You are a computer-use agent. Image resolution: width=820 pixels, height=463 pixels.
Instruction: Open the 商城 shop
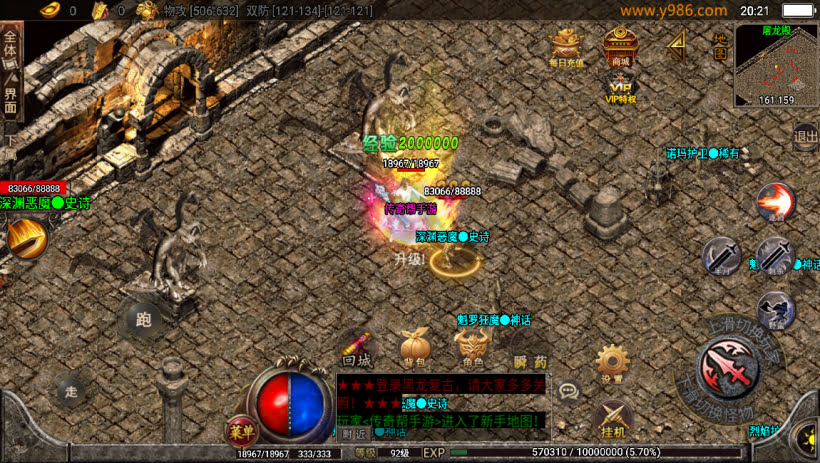point(620,46)
